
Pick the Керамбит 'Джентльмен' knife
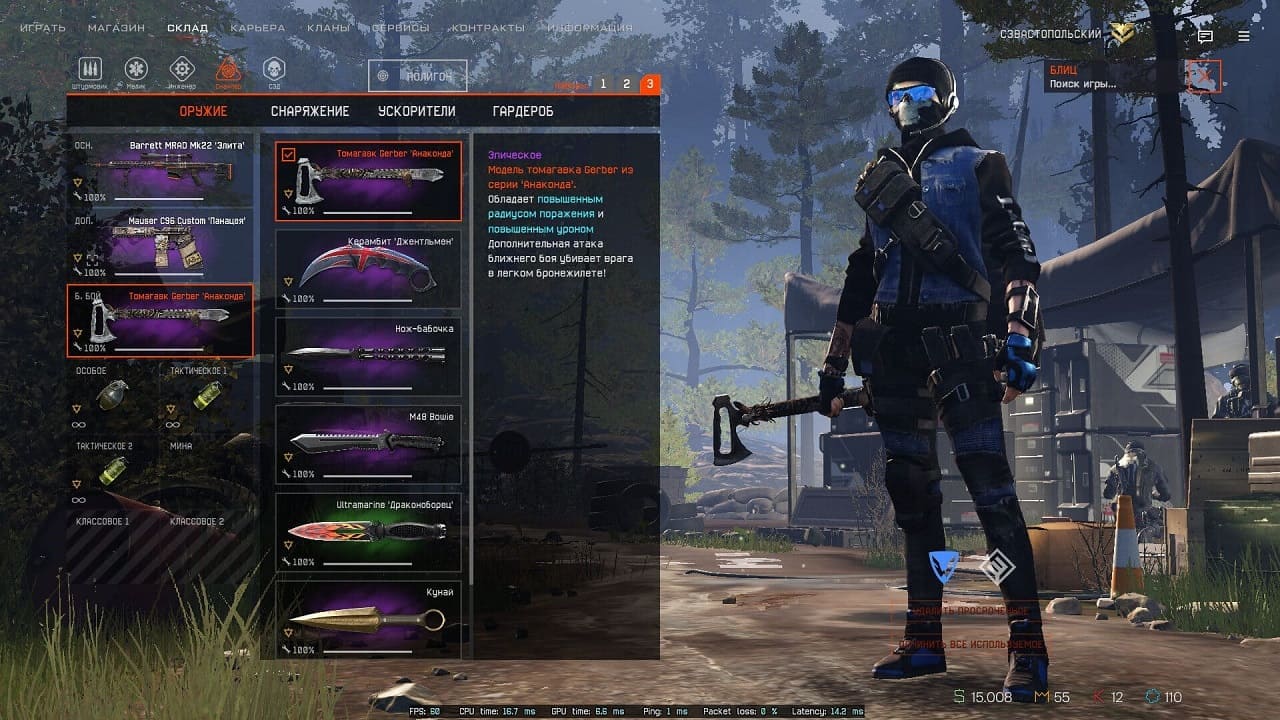(368, 269)
